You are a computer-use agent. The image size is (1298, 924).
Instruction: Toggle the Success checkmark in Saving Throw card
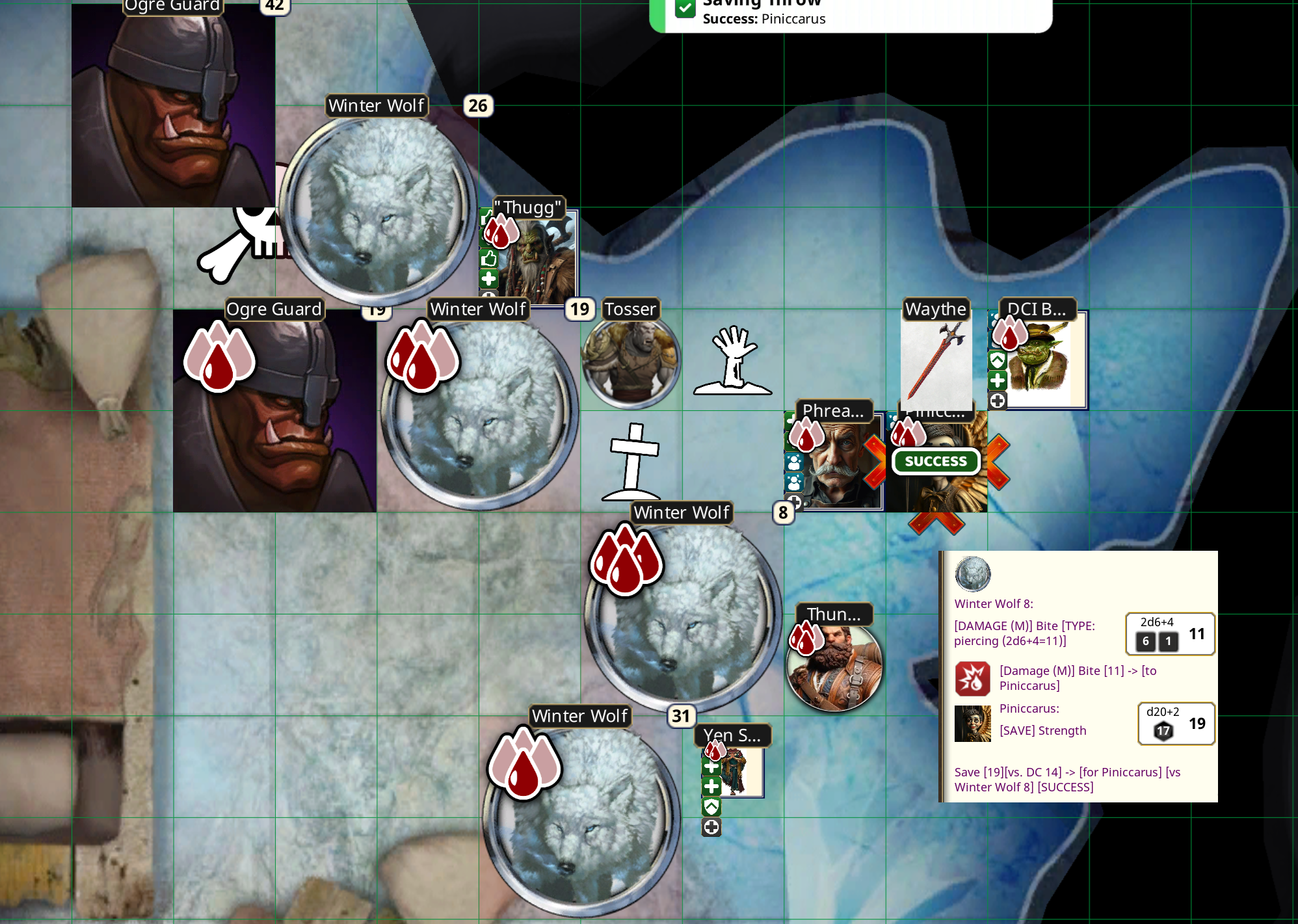click(x=685, y=9)
